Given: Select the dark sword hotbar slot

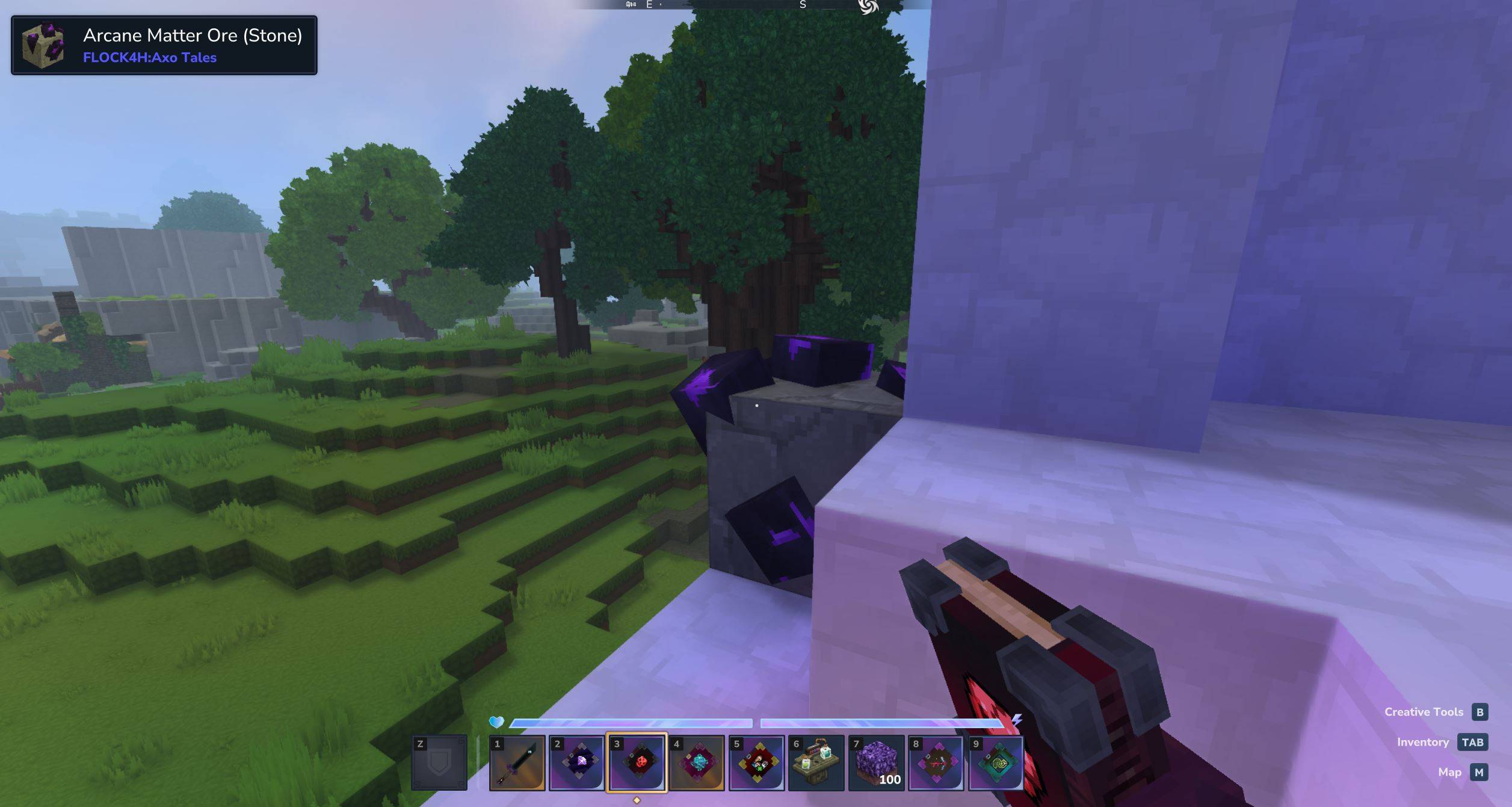Looking at the screenshot, I should (x=517, y=762).
